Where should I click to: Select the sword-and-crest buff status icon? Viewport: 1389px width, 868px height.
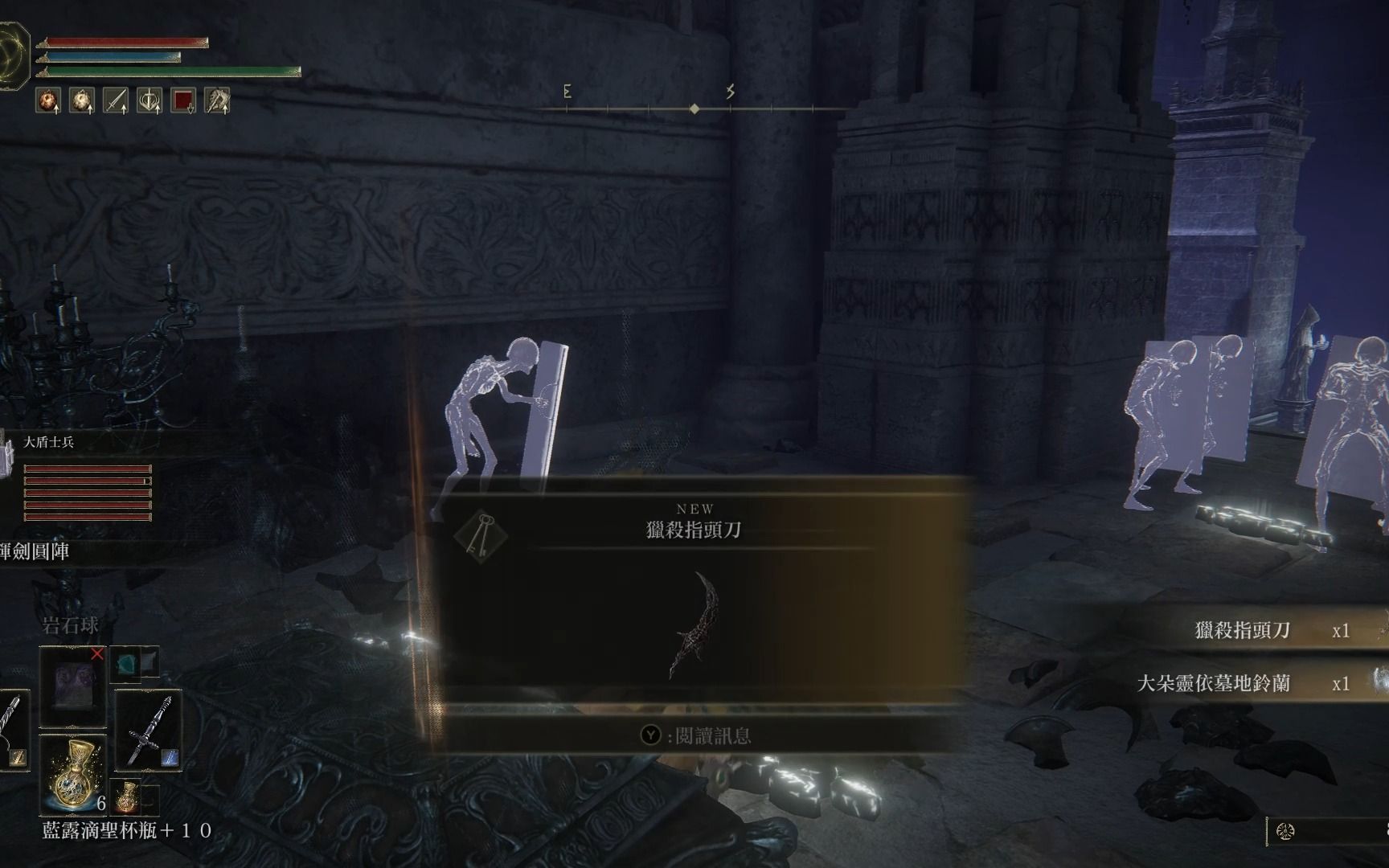pyautogui.click(x=150, y=100)
